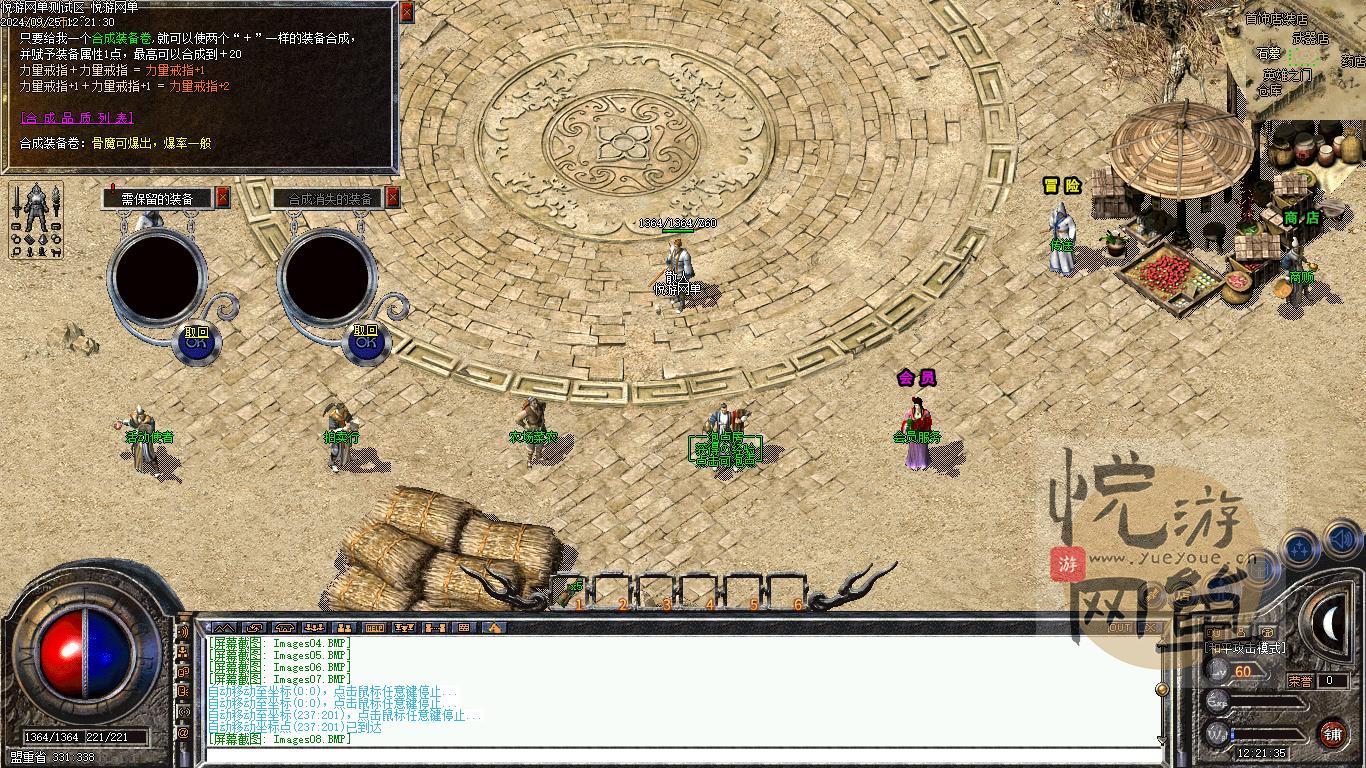Click 取回 under the 需保留的装备 slot
This screenshot has height=768, width=1366.
coord(197,339)
